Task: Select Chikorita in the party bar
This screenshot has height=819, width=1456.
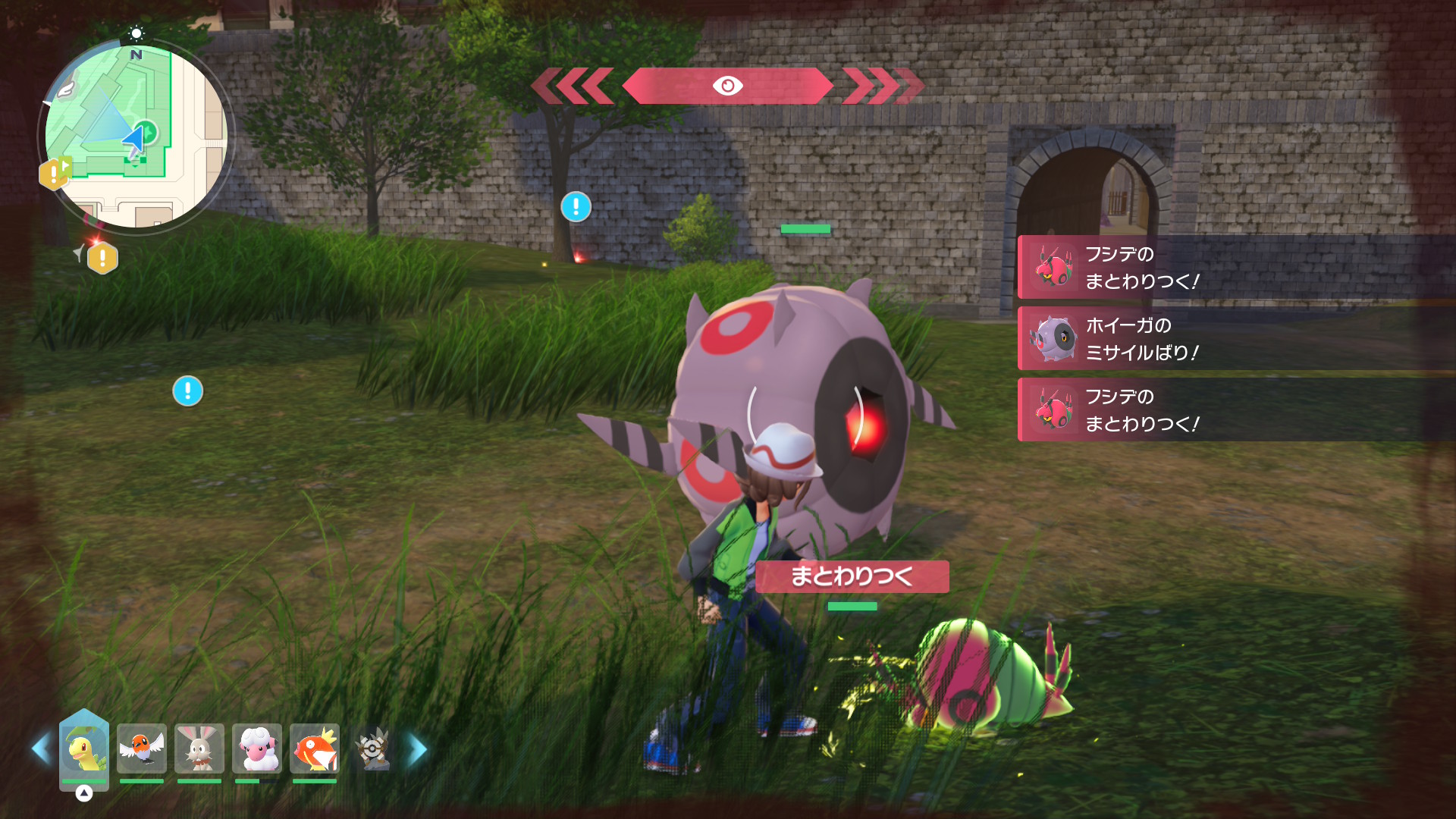Action: click(84, 749)
